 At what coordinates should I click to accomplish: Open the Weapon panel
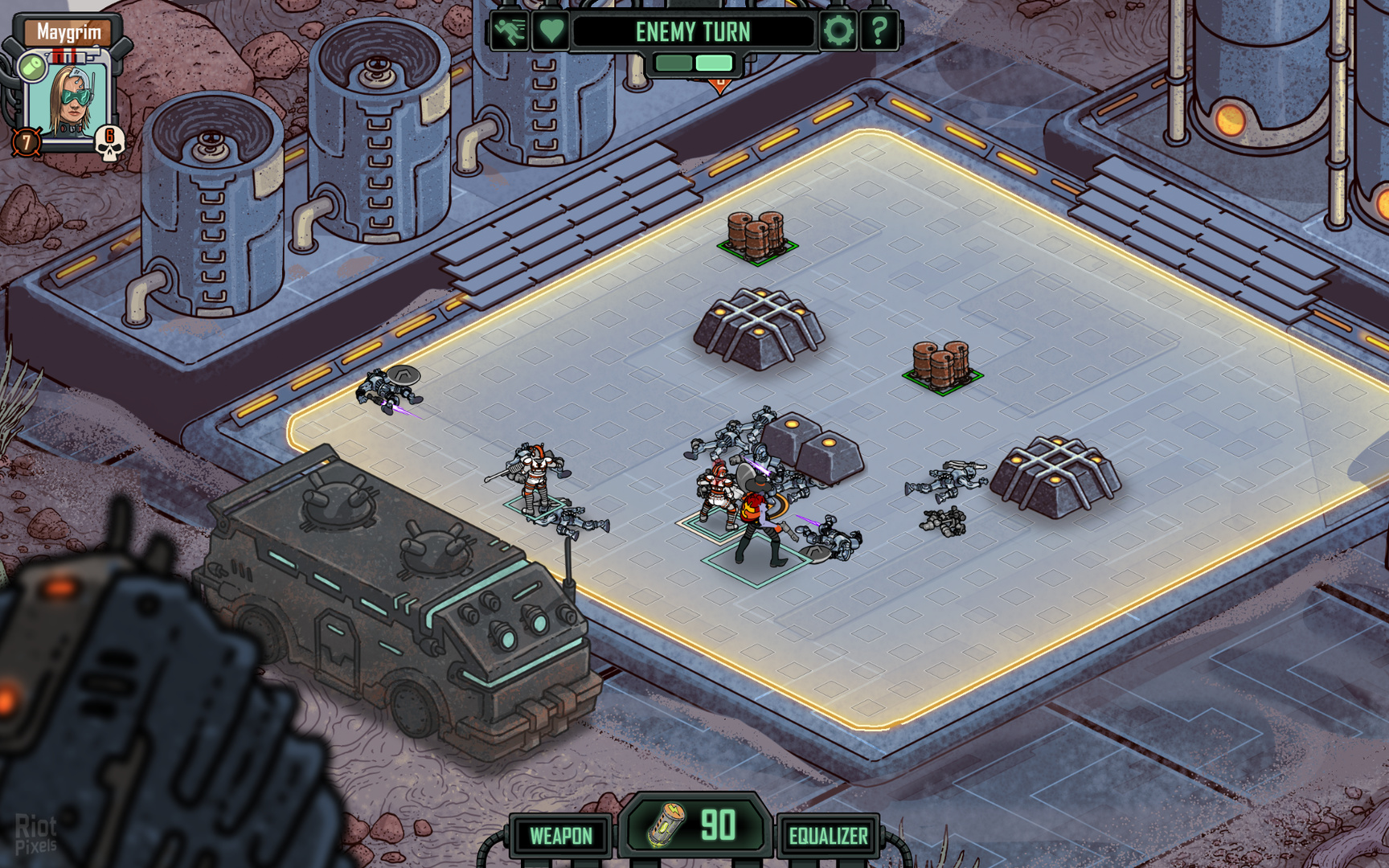(560, 836)
